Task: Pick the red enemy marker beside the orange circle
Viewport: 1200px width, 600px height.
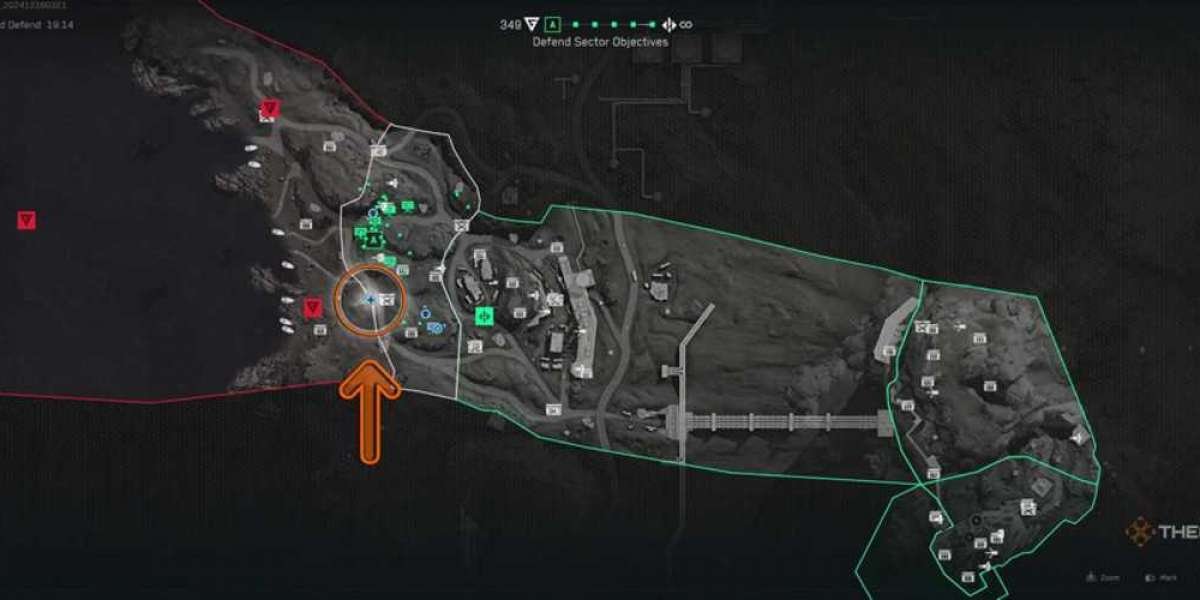Action: (314, 306)
